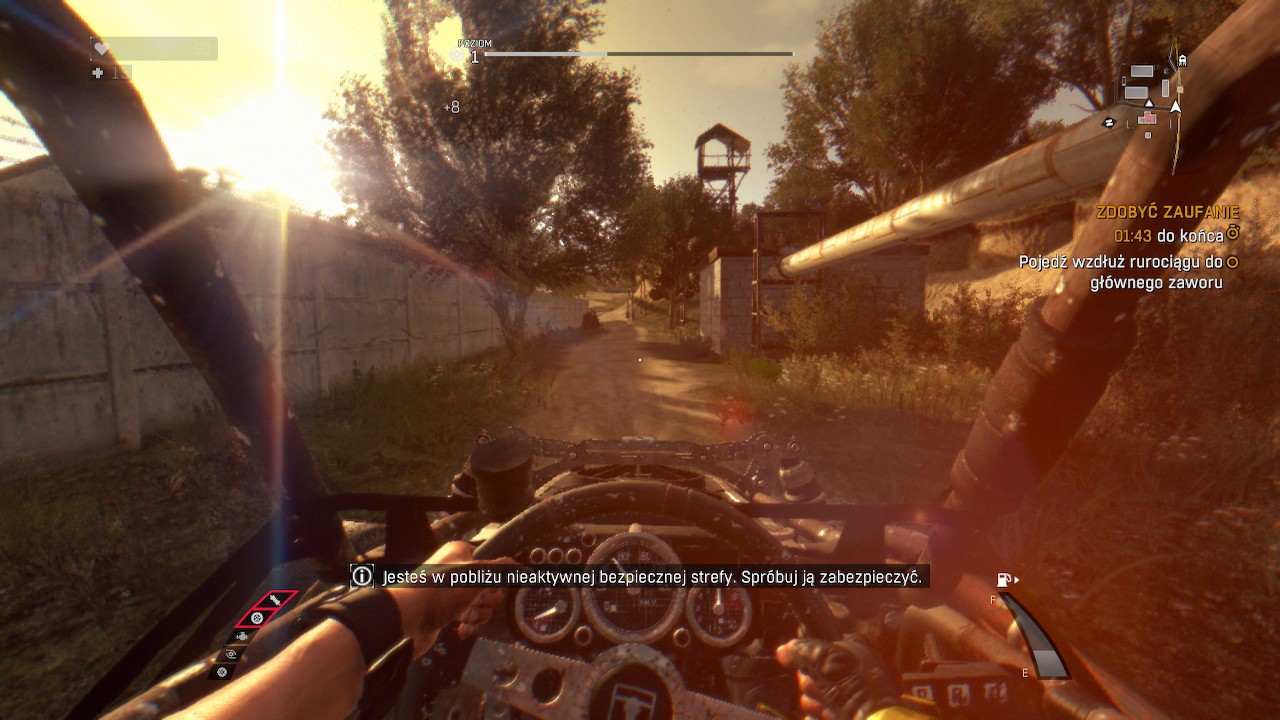This screenshot has height=720, width=1280.
Task: Select the safe zone house icon on the minimap
Action: coord(1147,118)
